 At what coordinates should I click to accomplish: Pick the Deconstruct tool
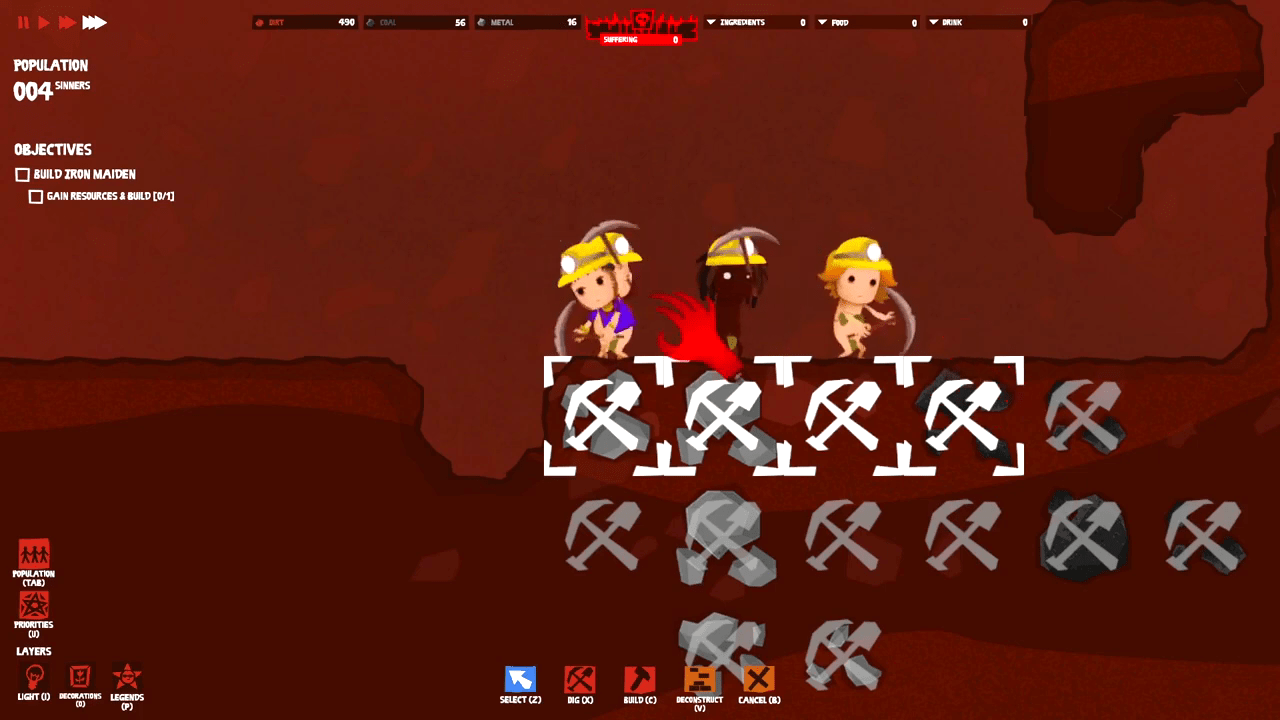coord(700,680)
